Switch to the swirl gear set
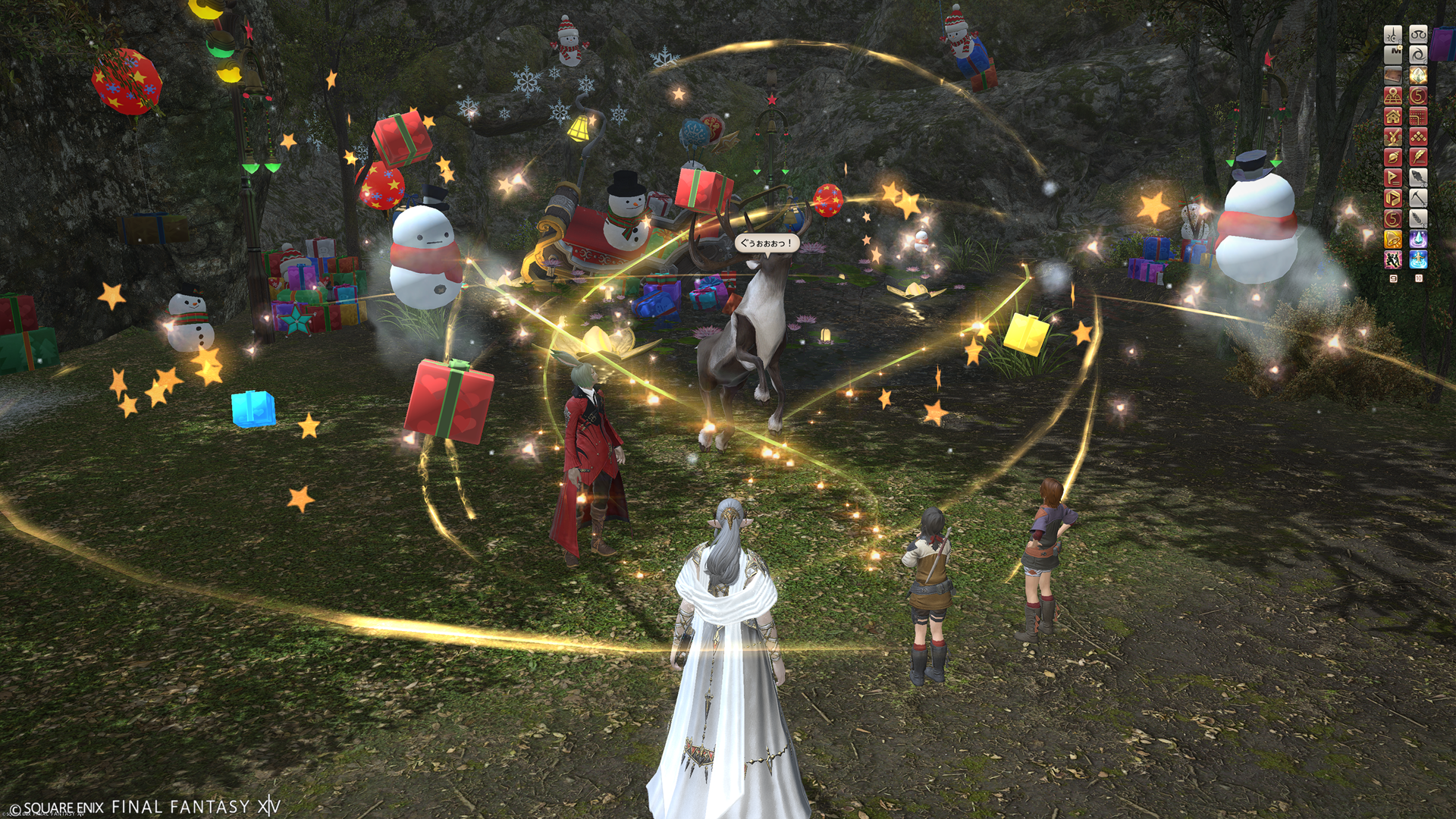The image size is (1456, 819). click(1418, 55)
